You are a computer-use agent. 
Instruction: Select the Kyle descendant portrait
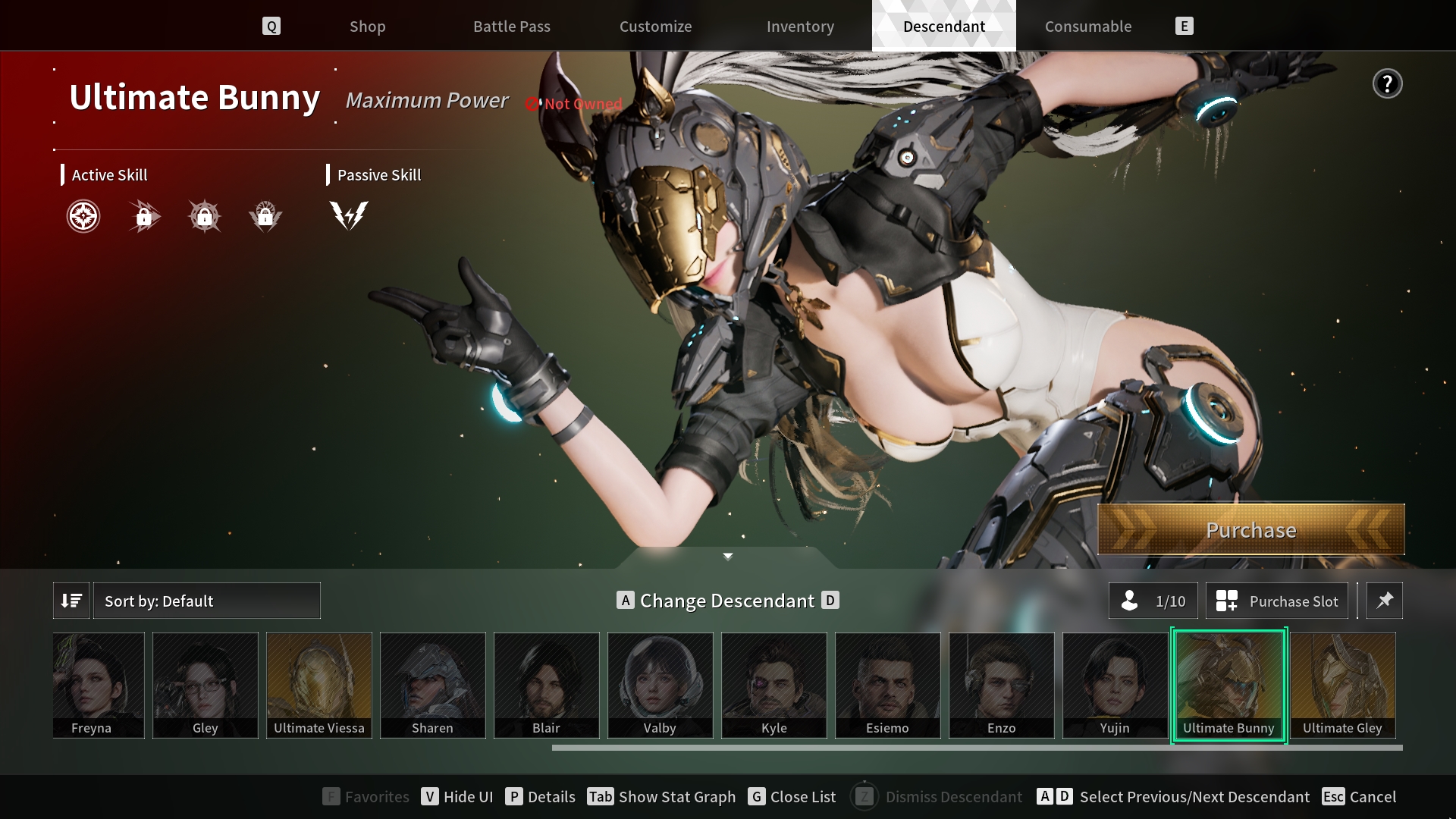pos(773,685)
